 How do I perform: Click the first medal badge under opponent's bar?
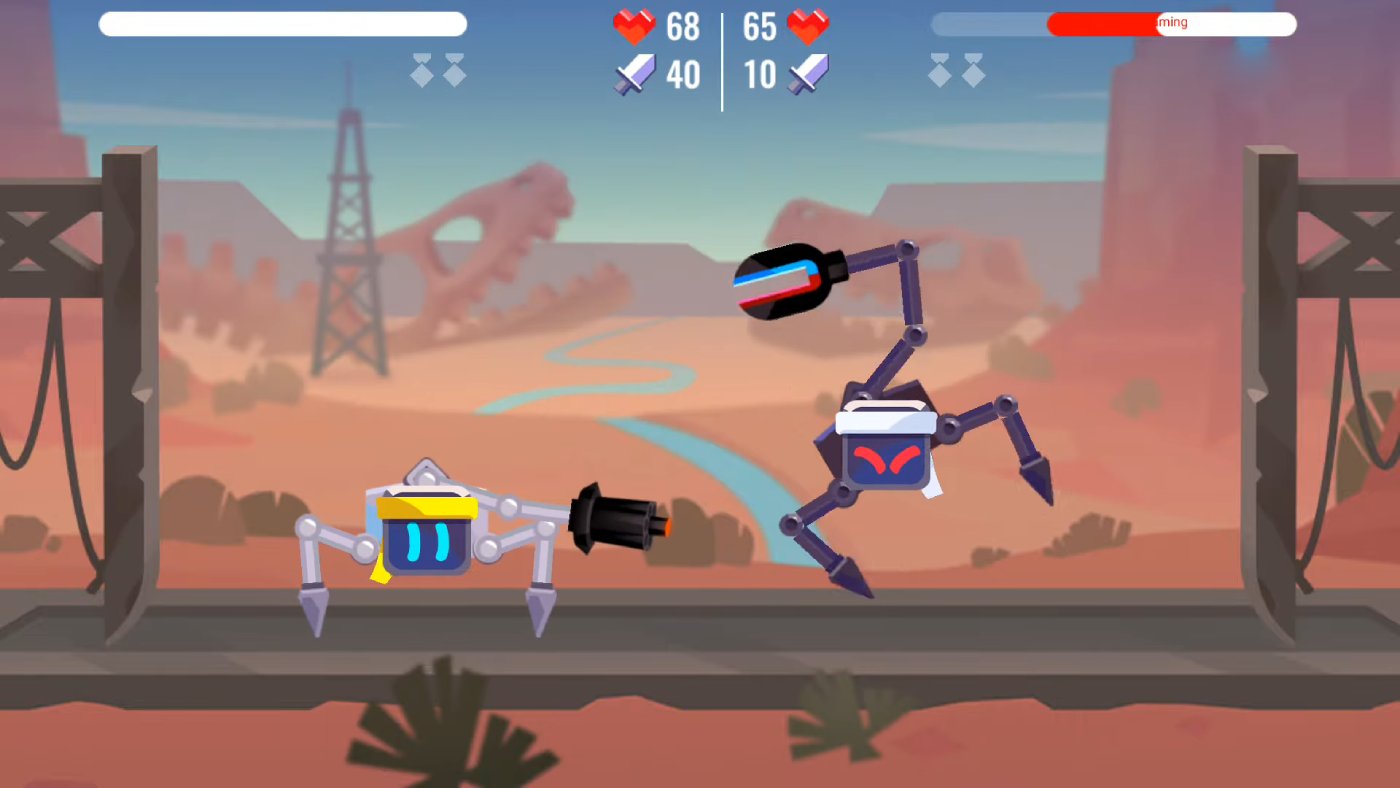[x=938, y=71]
